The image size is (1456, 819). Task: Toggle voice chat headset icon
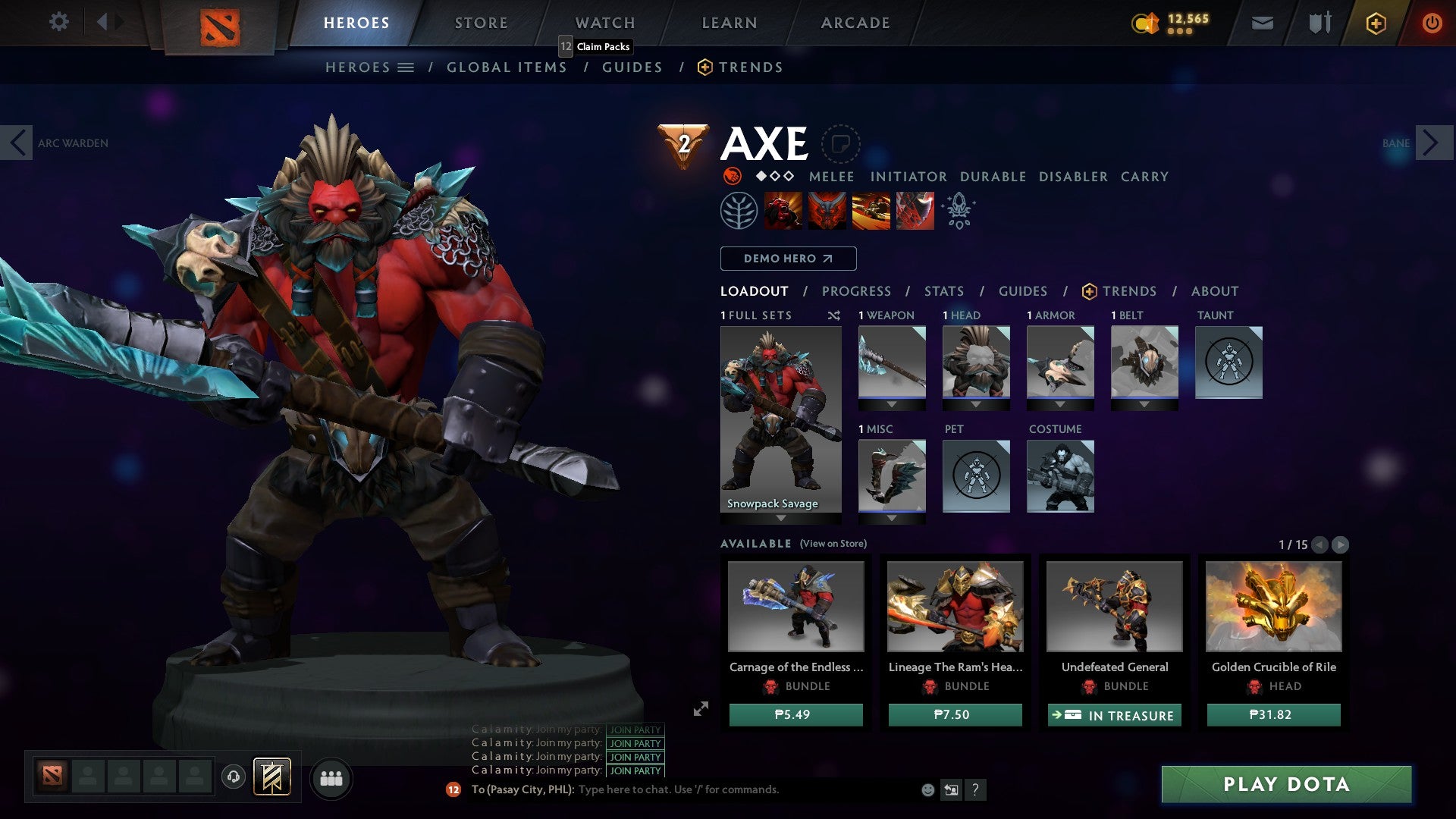233,778
